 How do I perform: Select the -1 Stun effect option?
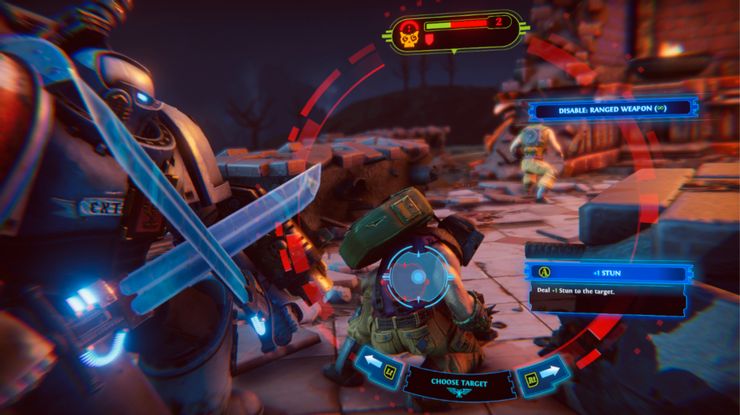point(611,271)
